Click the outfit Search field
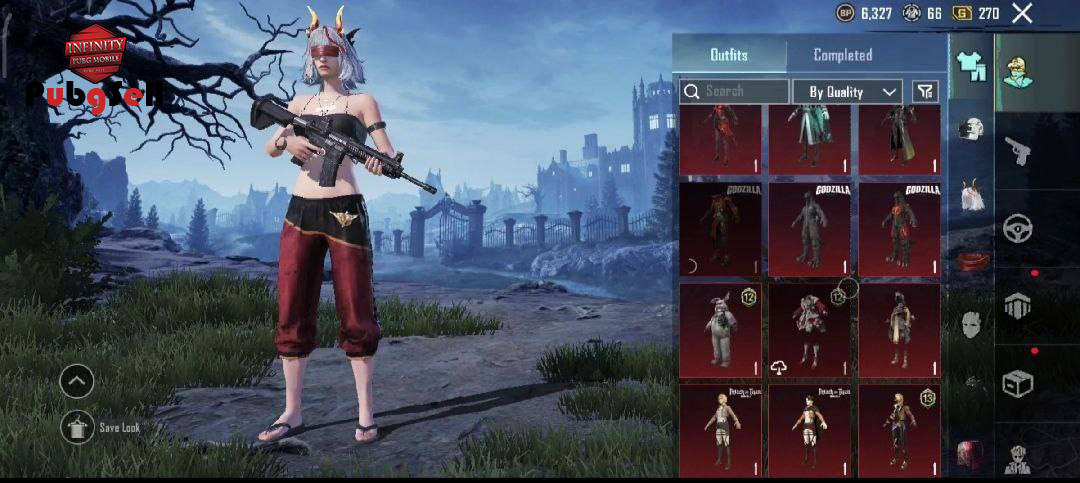The width and height of the screenshot is (1080, 483). [x=735, y=91]
